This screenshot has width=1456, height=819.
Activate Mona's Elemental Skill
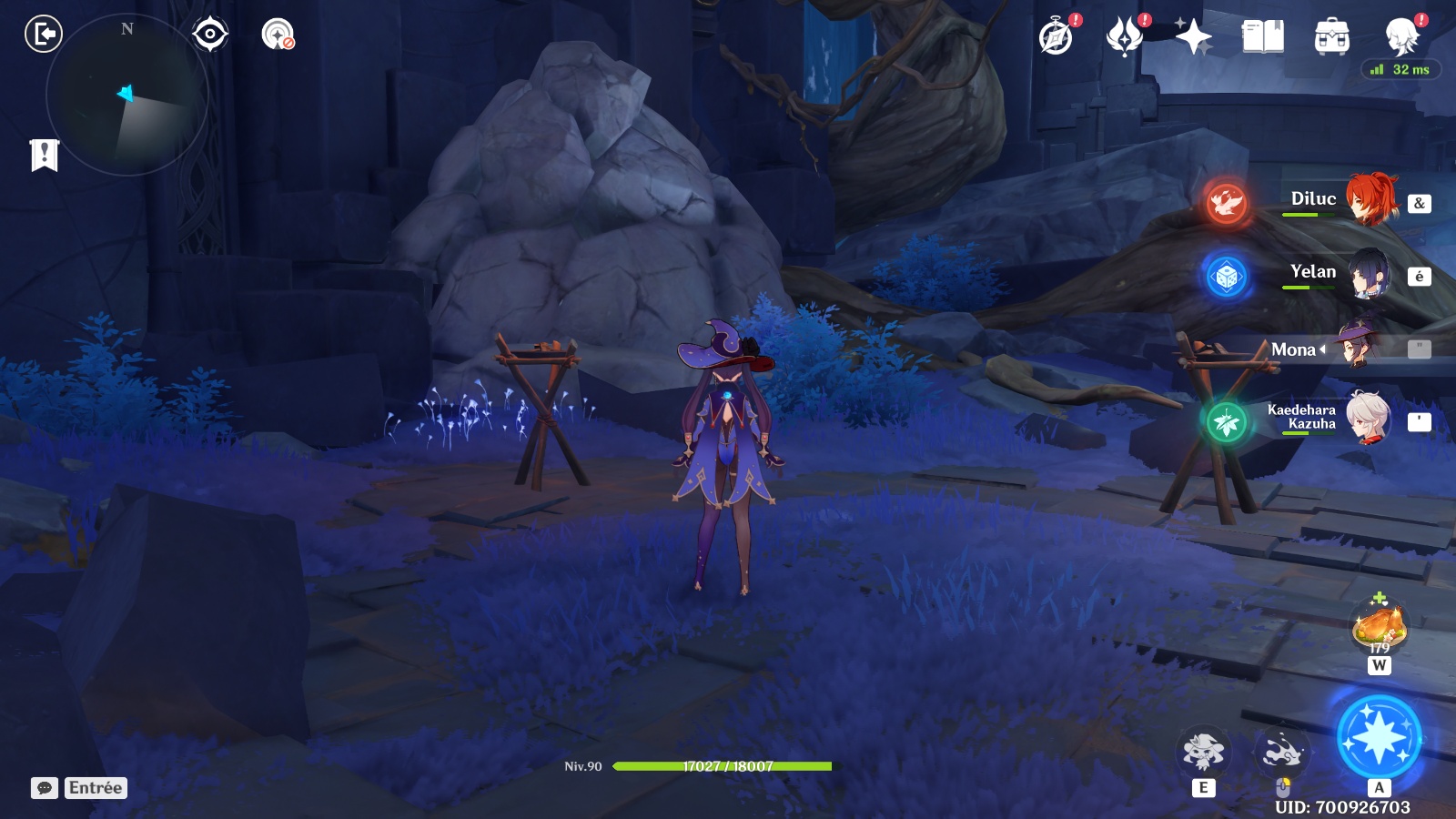click(x=1203, y=752)
